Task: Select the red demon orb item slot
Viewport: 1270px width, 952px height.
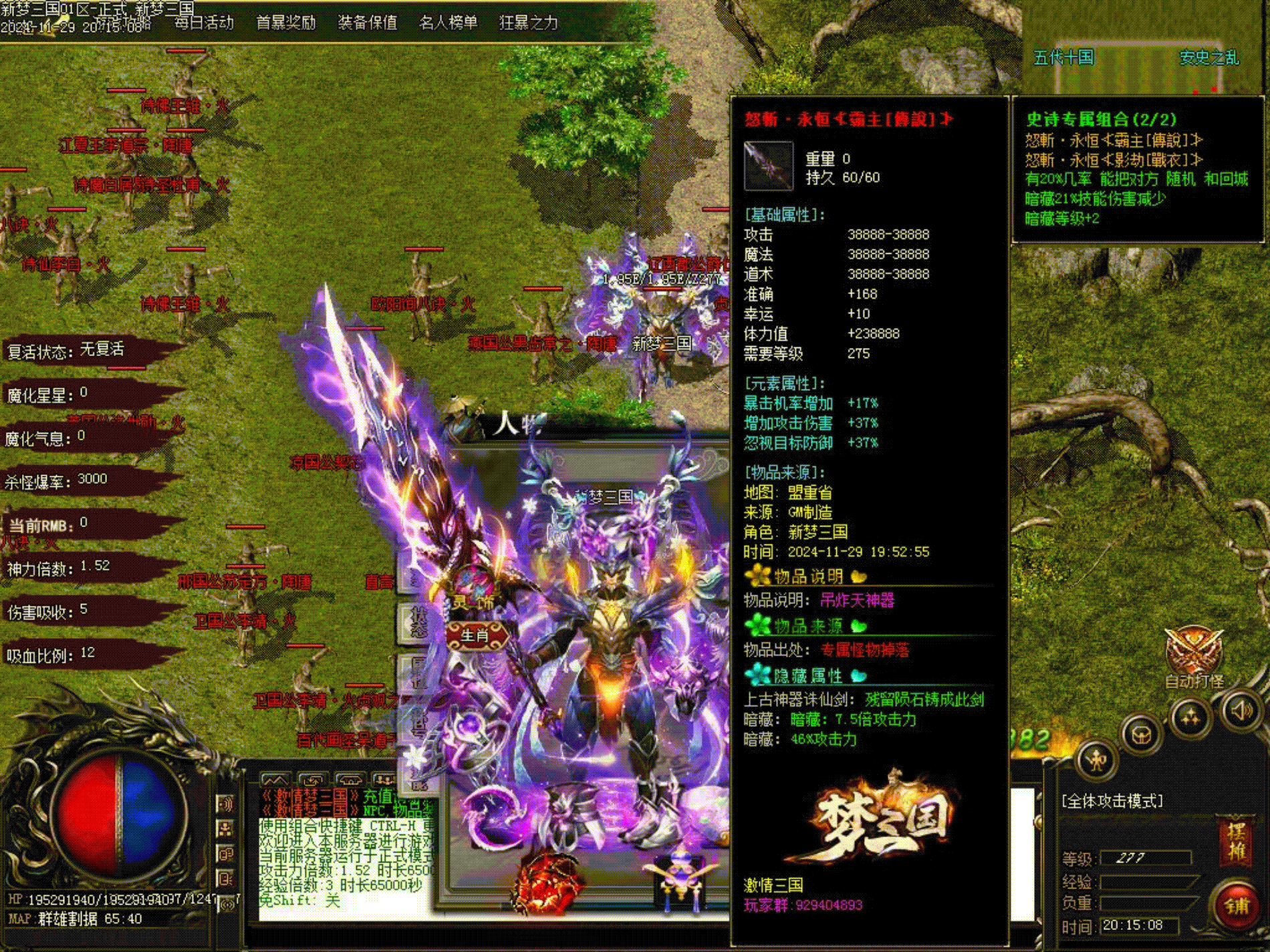Action: [x=546, y=882]
